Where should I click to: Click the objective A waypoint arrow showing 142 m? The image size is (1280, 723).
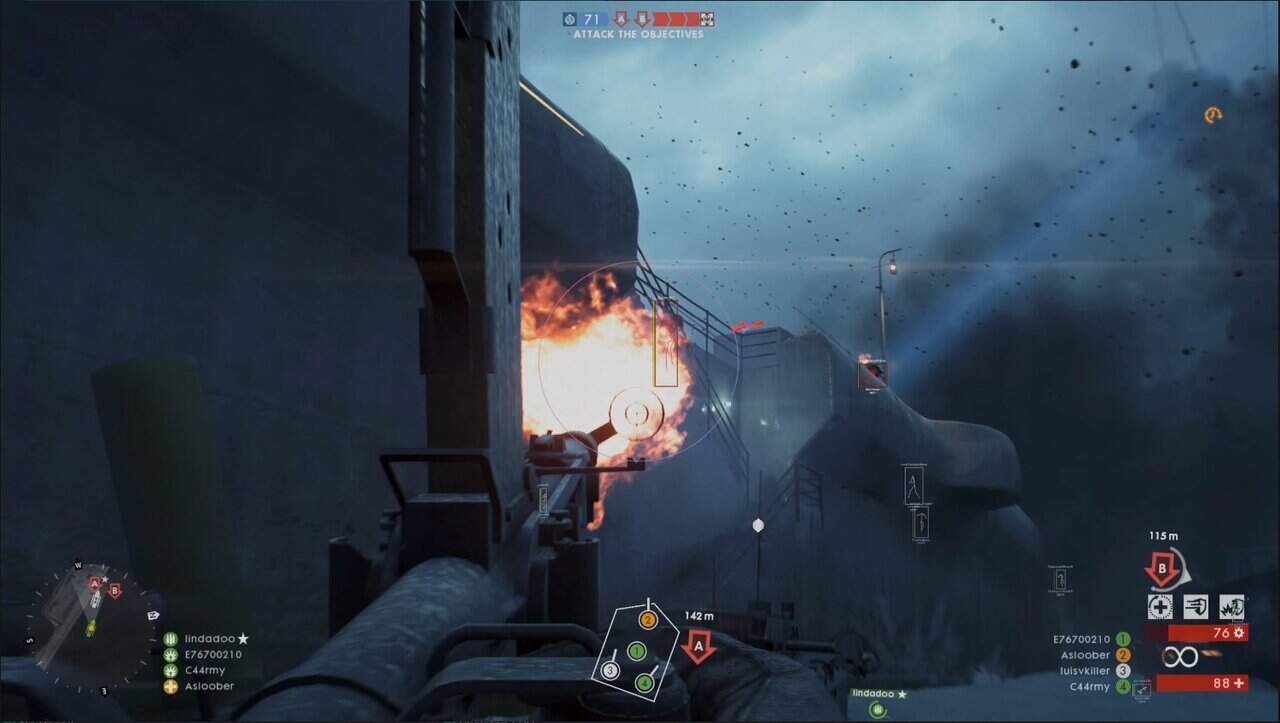(698, 646)
